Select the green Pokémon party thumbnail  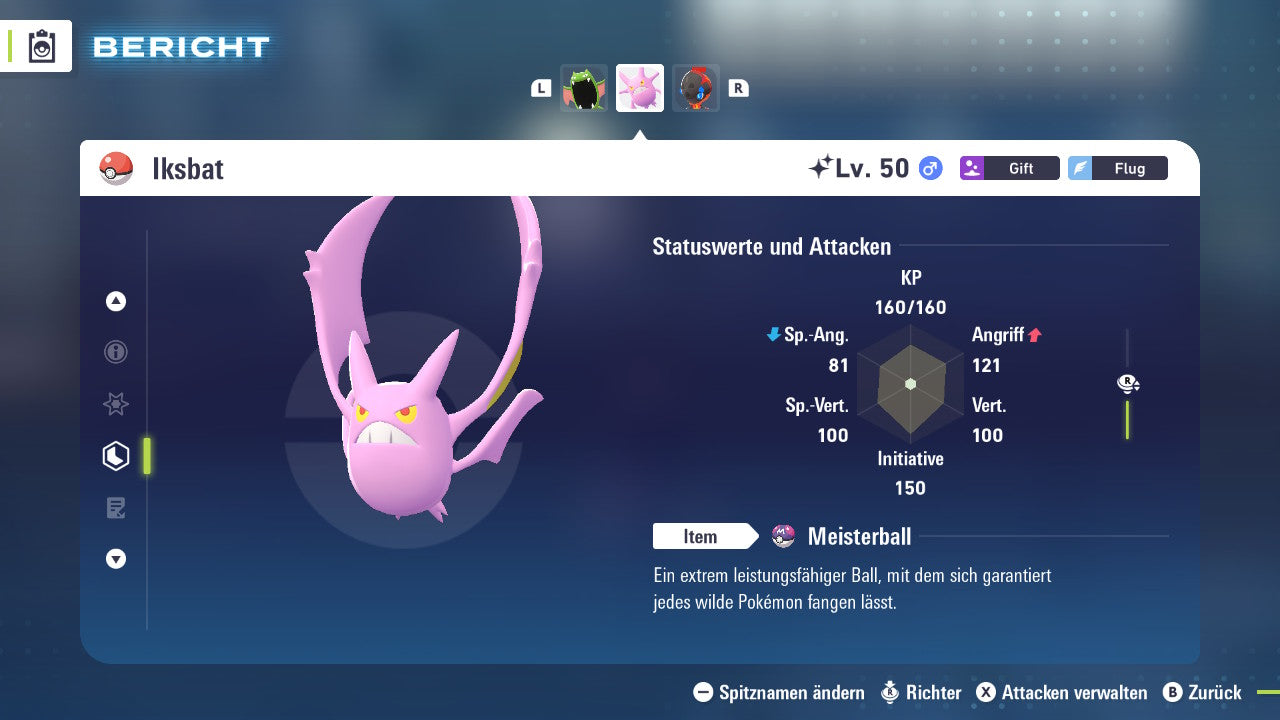pos(584,88)
